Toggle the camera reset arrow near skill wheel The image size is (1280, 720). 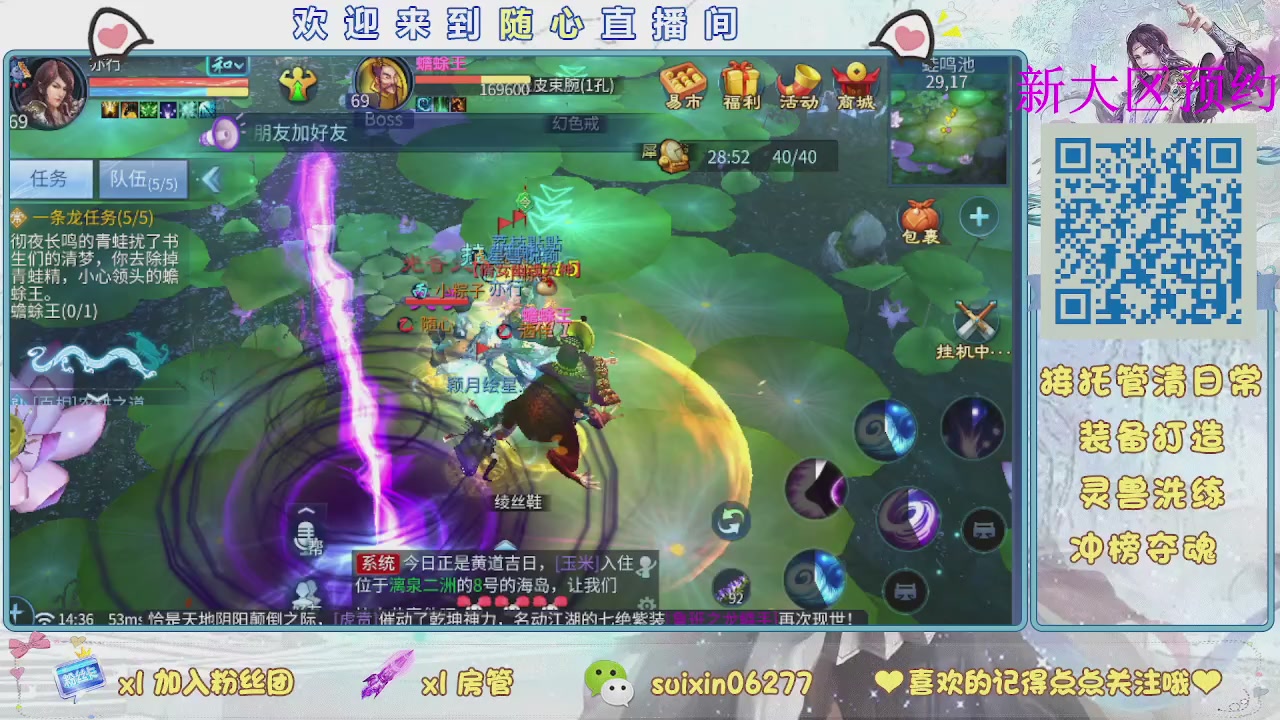730,520
